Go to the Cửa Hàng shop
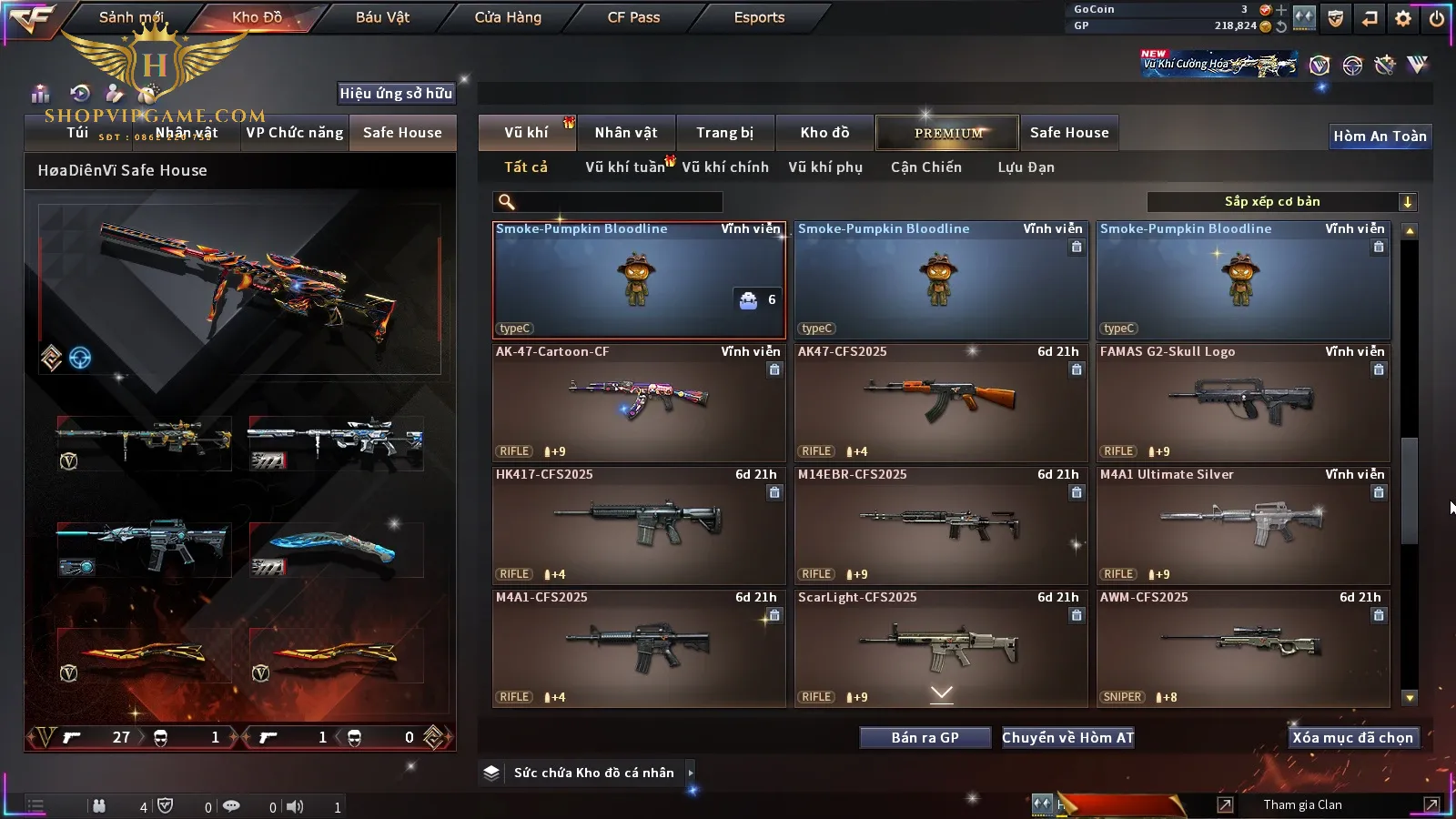 click(508, 17)
